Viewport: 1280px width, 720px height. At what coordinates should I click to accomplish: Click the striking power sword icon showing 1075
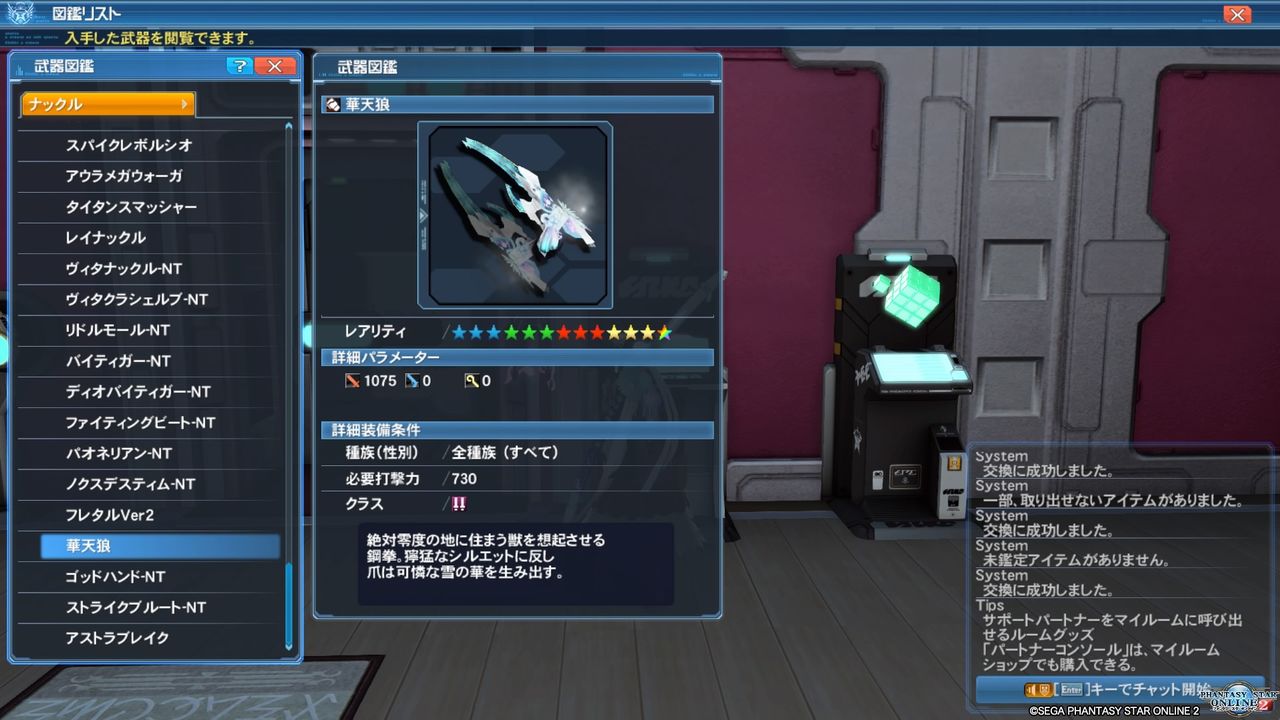click(354, 380)
